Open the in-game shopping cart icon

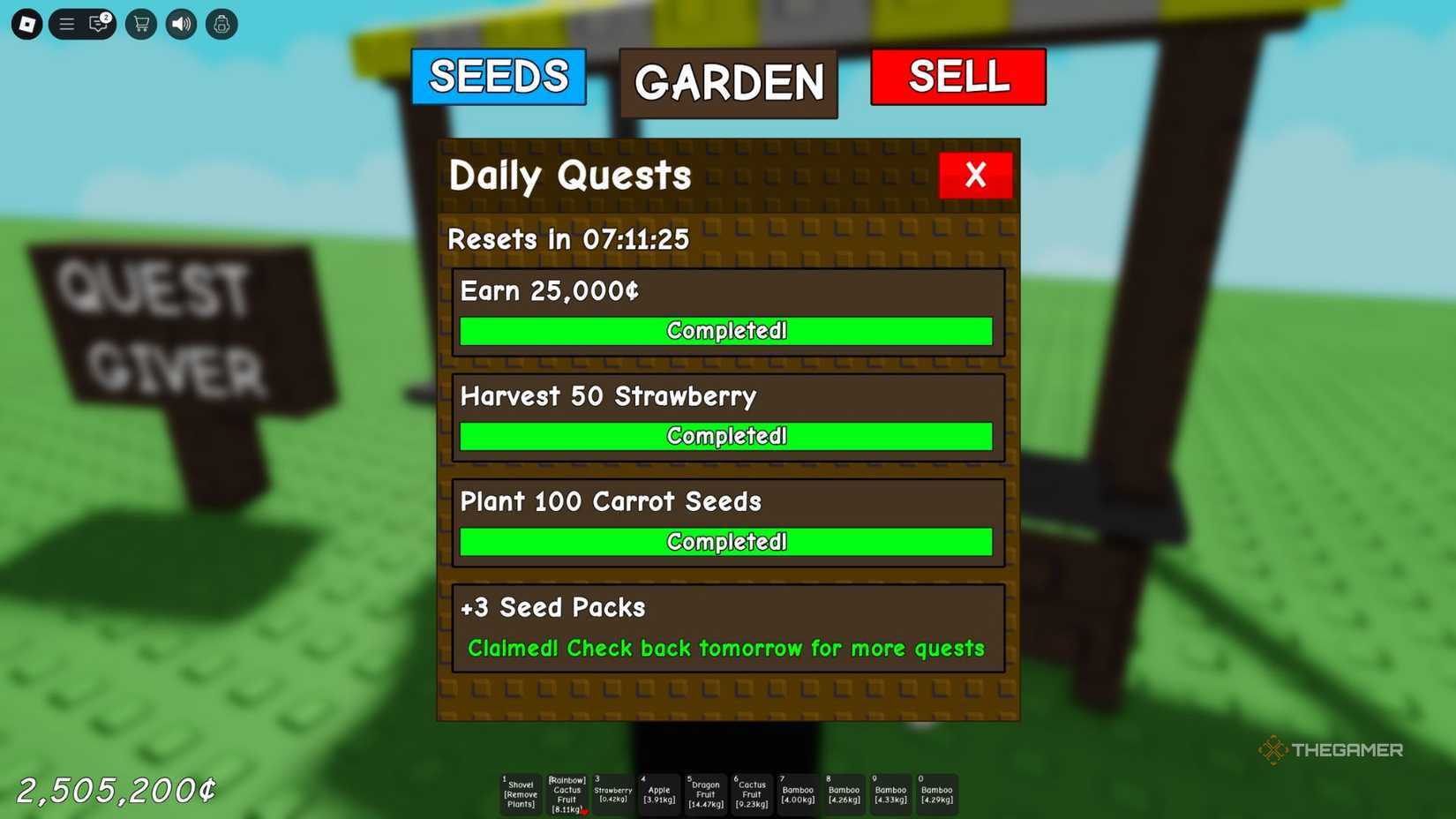140,24
